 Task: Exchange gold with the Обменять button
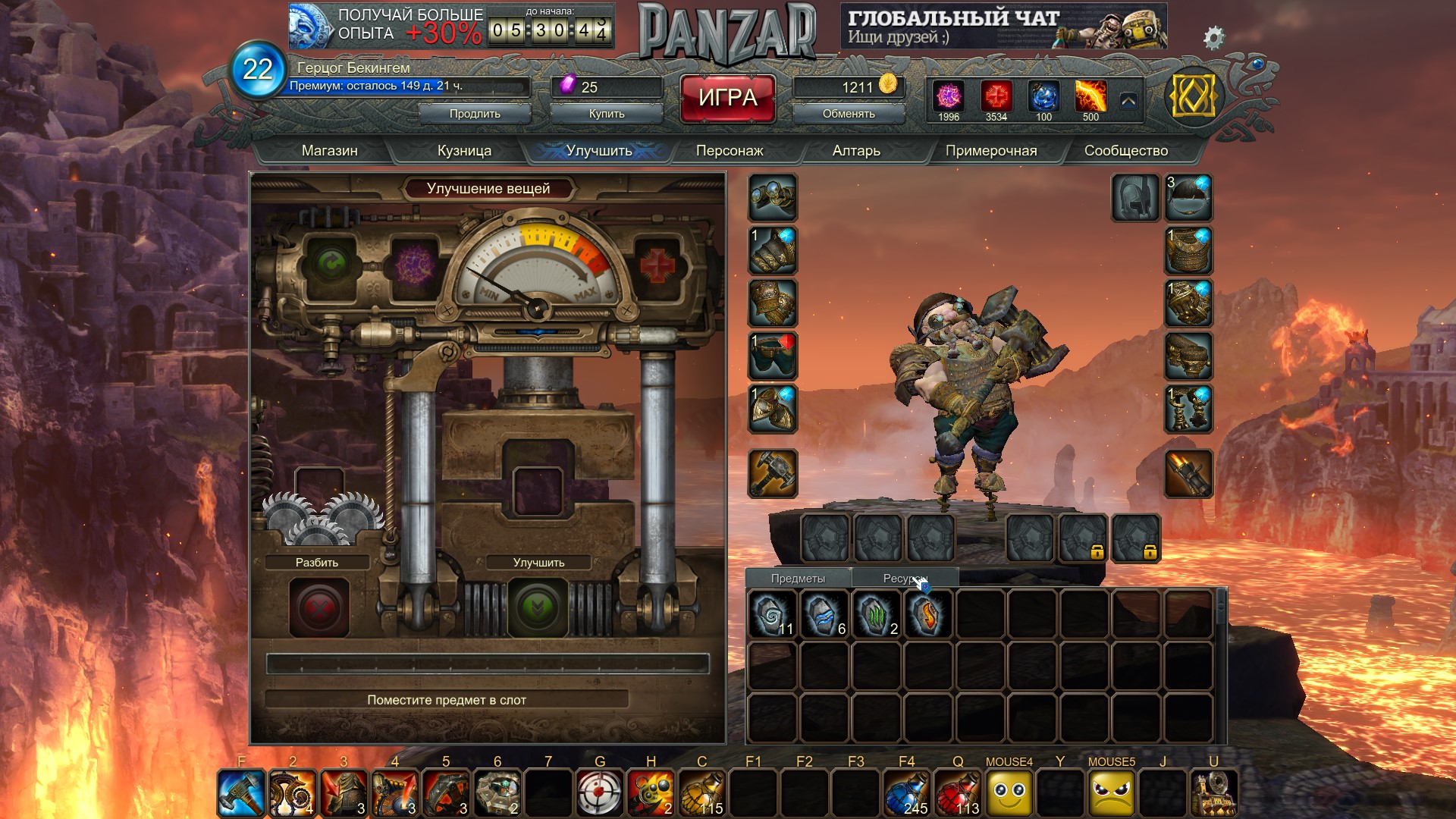click(x=849, y=114)
